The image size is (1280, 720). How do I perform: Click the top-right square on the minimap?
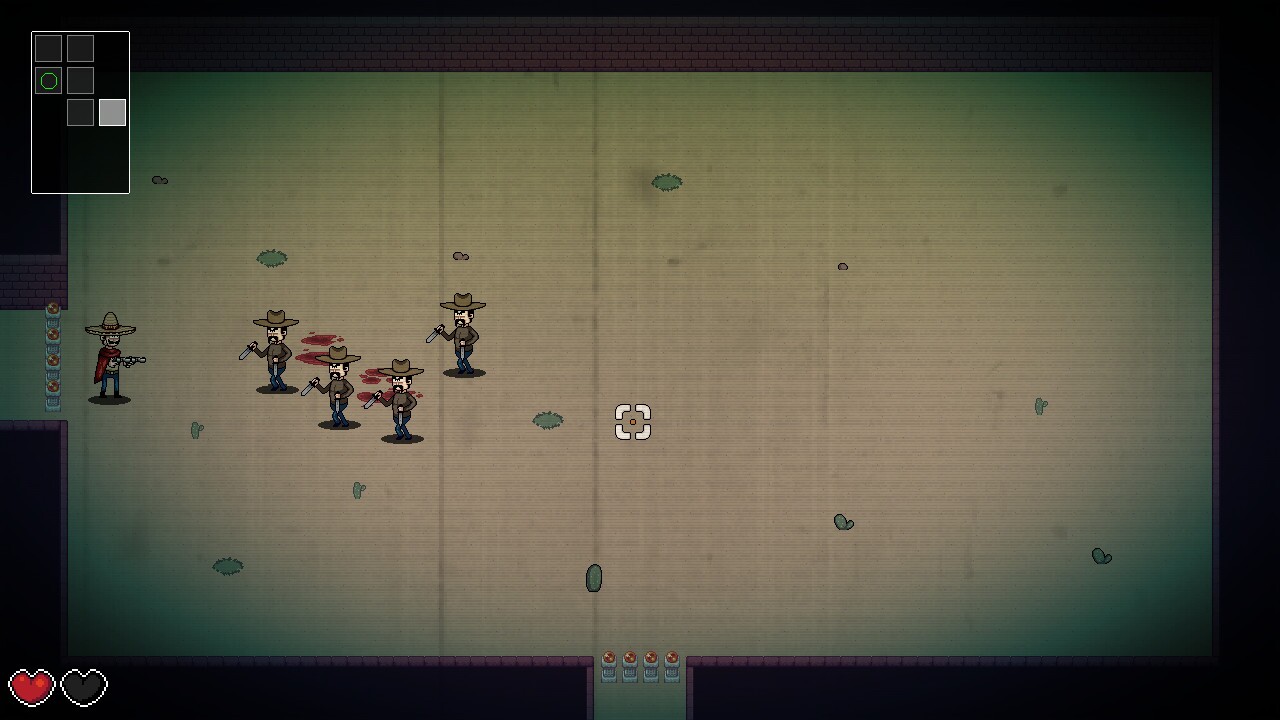pyautogui.click(x=80, y=47)
